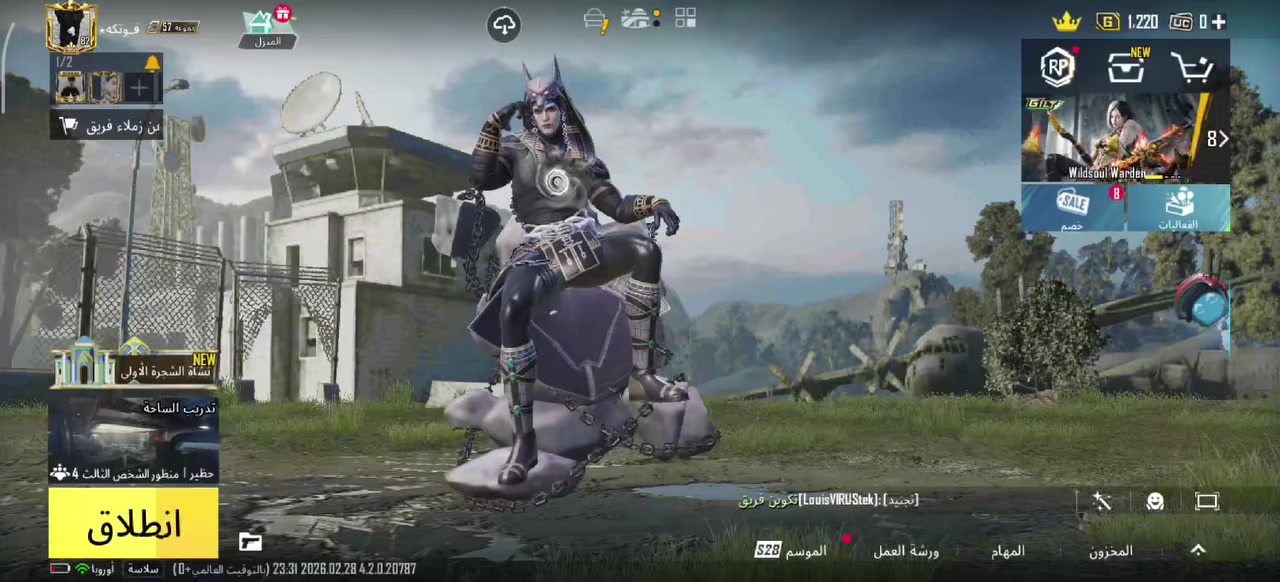Open the cloud download icon

pyautogui.click(x=504, y=25)
